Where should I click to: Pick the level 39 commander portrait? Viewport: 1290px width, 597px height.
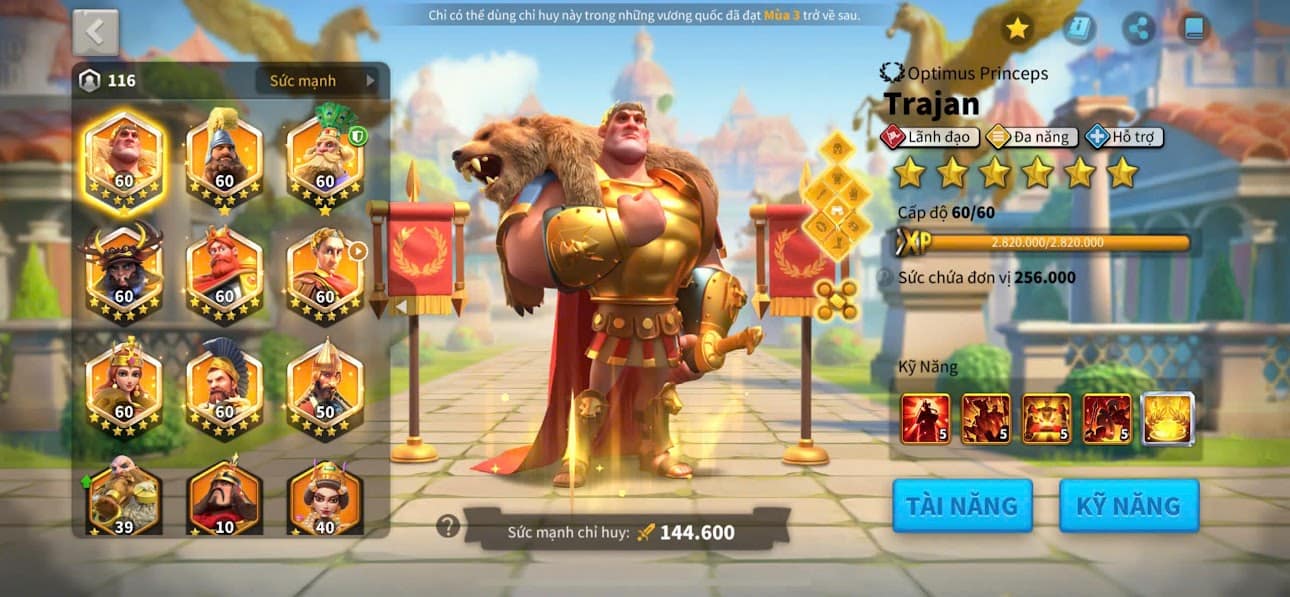point(124,497)
